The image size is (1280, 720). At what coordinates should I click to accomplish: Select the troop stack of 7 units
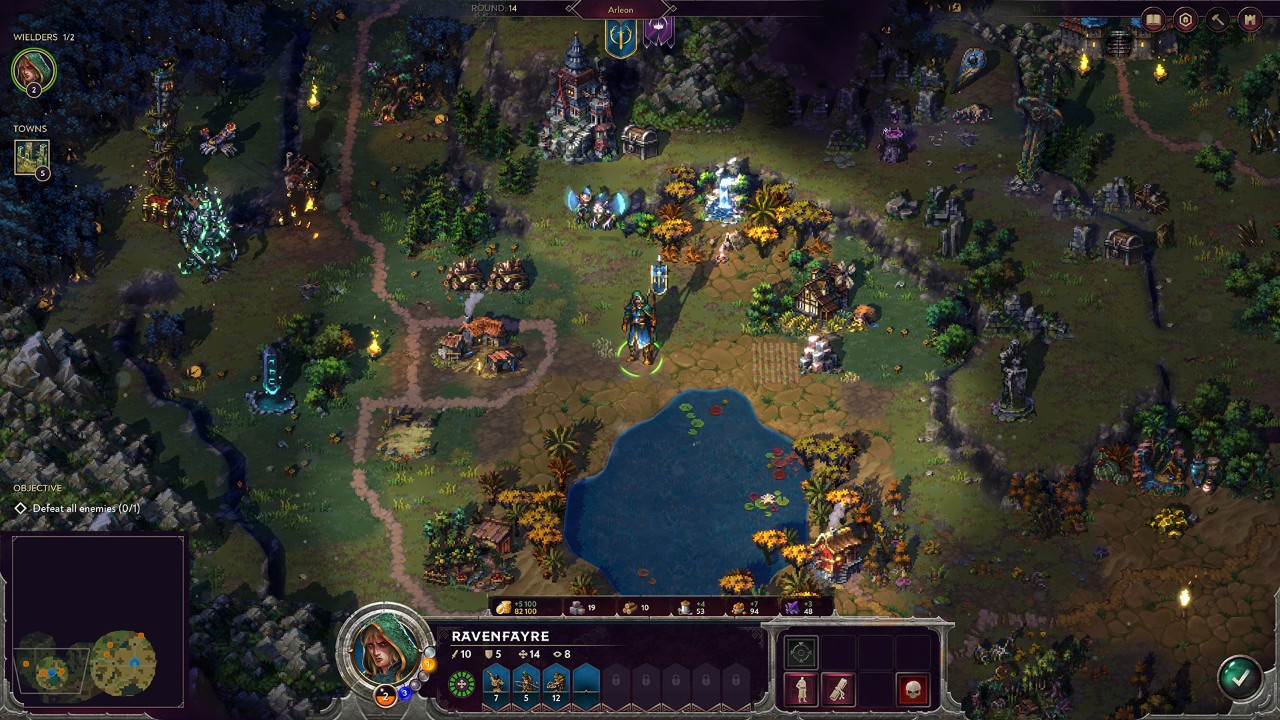(496, 683)
